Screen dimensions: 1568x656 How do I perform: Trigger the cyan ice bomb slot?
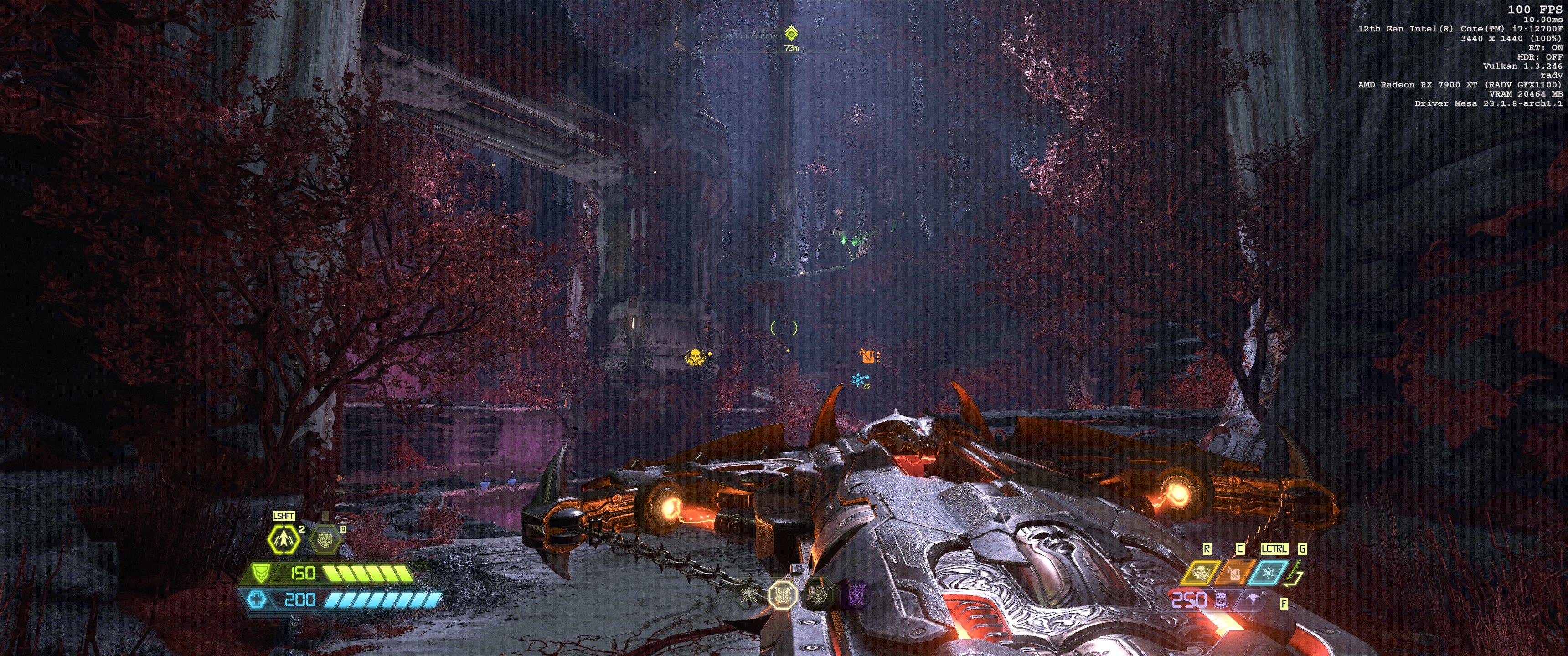click(x=1269, y=573)
